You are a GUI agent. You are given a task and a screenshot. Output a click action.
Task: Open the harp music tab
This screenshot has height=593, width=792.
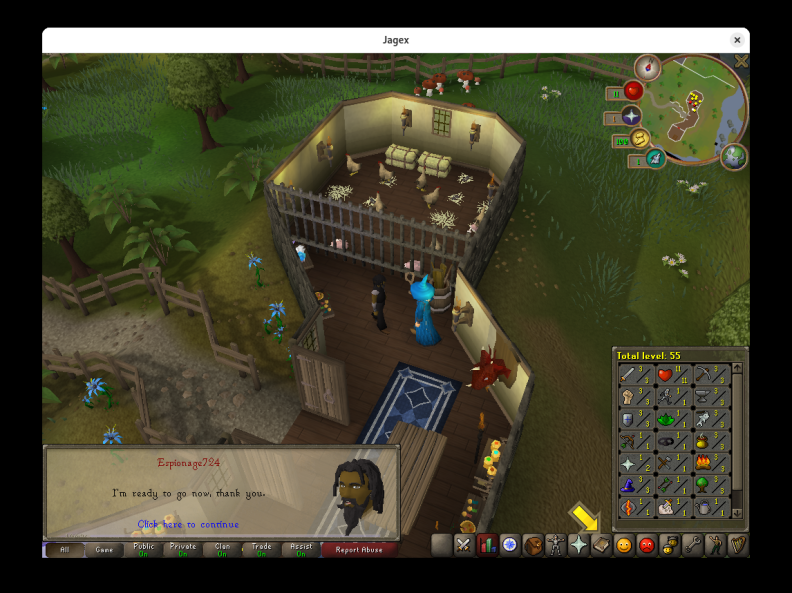738,545
